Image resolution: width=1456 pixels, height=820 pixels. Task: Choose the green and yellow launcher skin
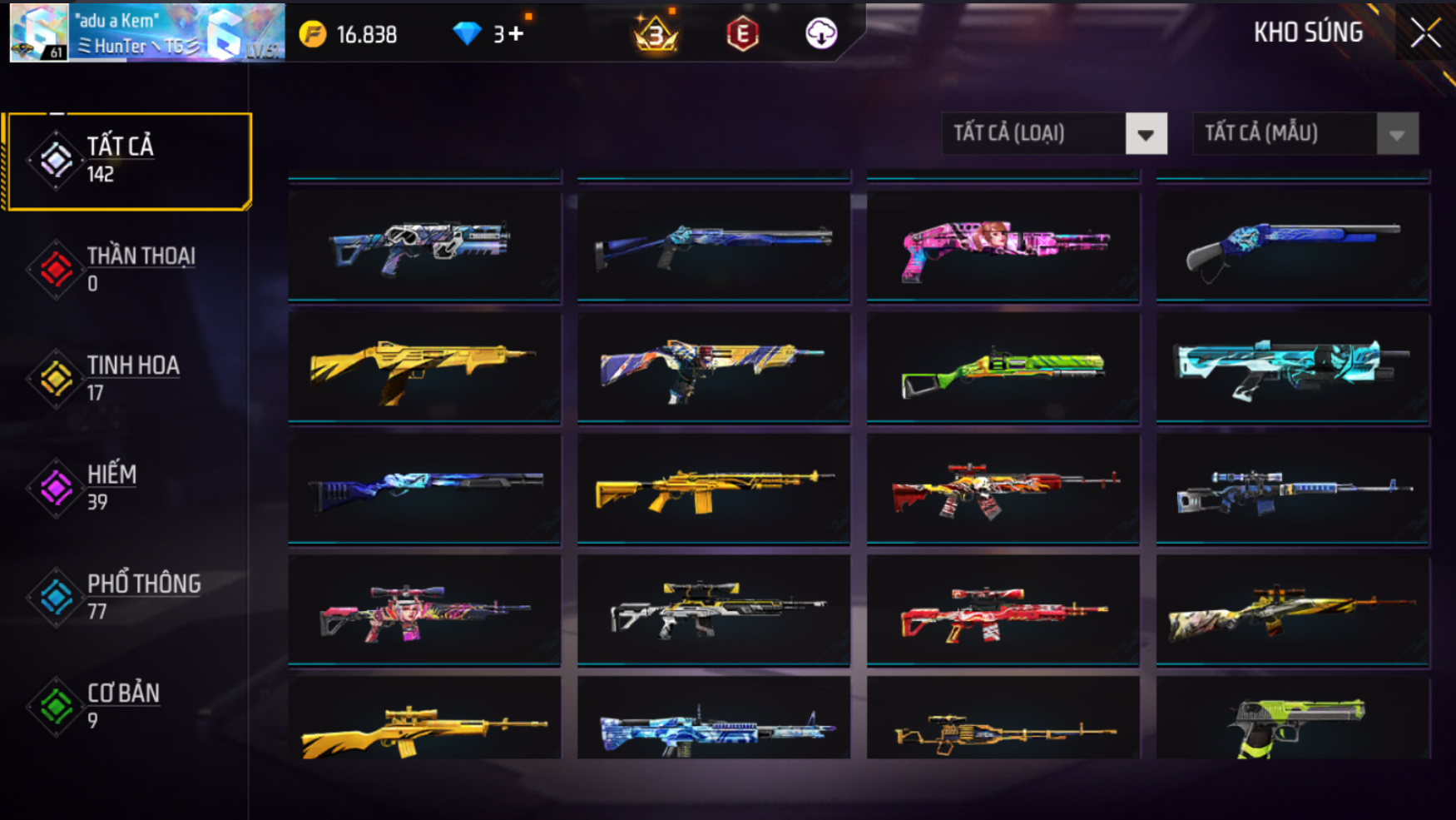click(x=1003, y=368)
